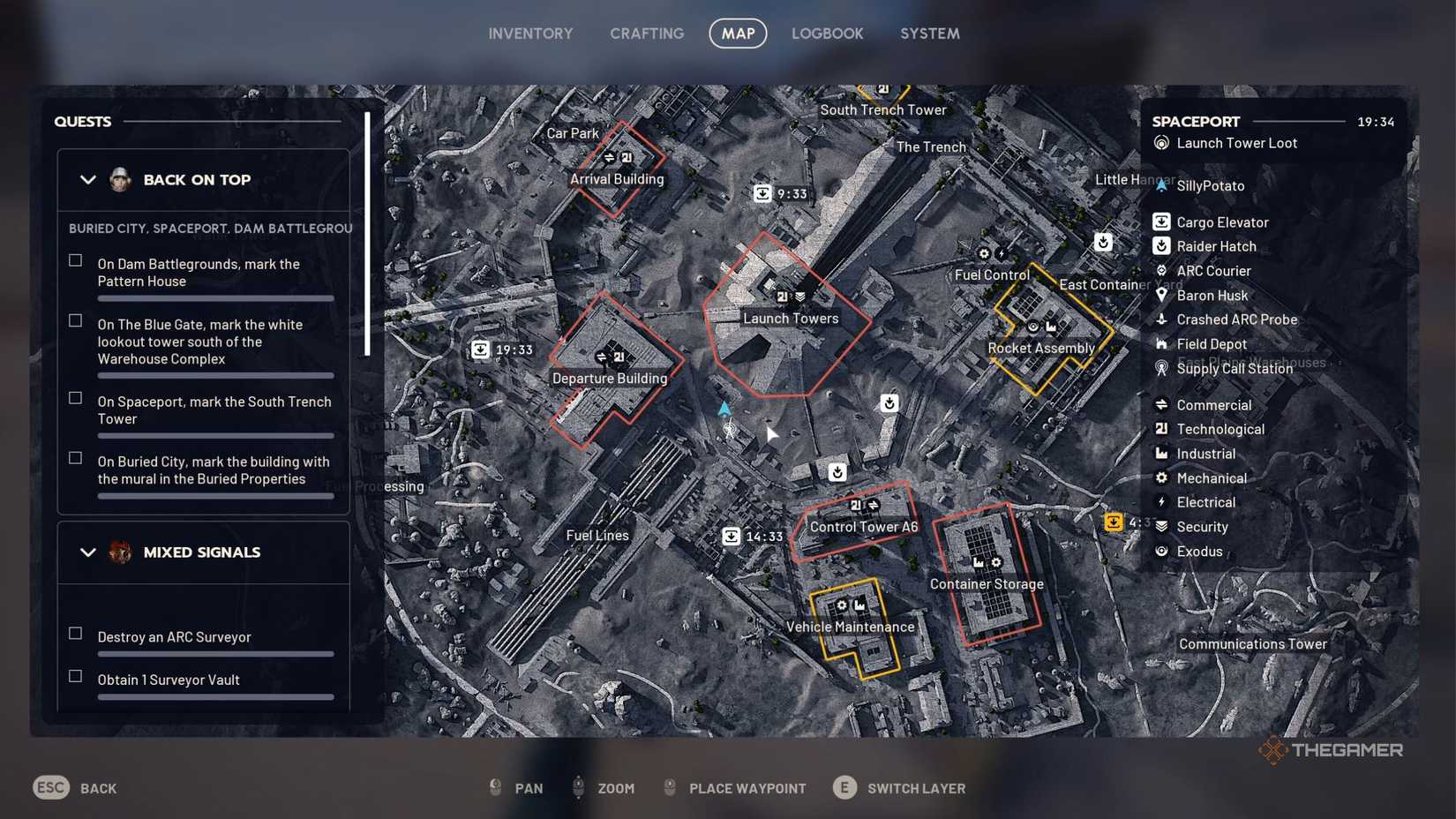This screenshot has height=819, width=1456.
Task: Select the Raider Hatch legend icon
Action: click(x=1160, y=246)
